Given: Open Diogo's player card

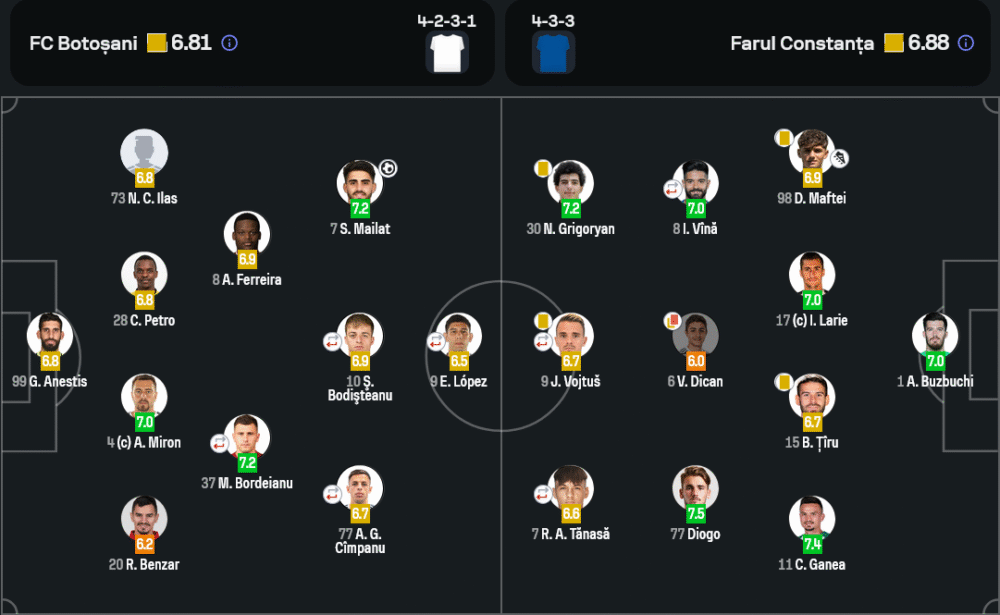Looking at the screenshot, I should point(695,490).
